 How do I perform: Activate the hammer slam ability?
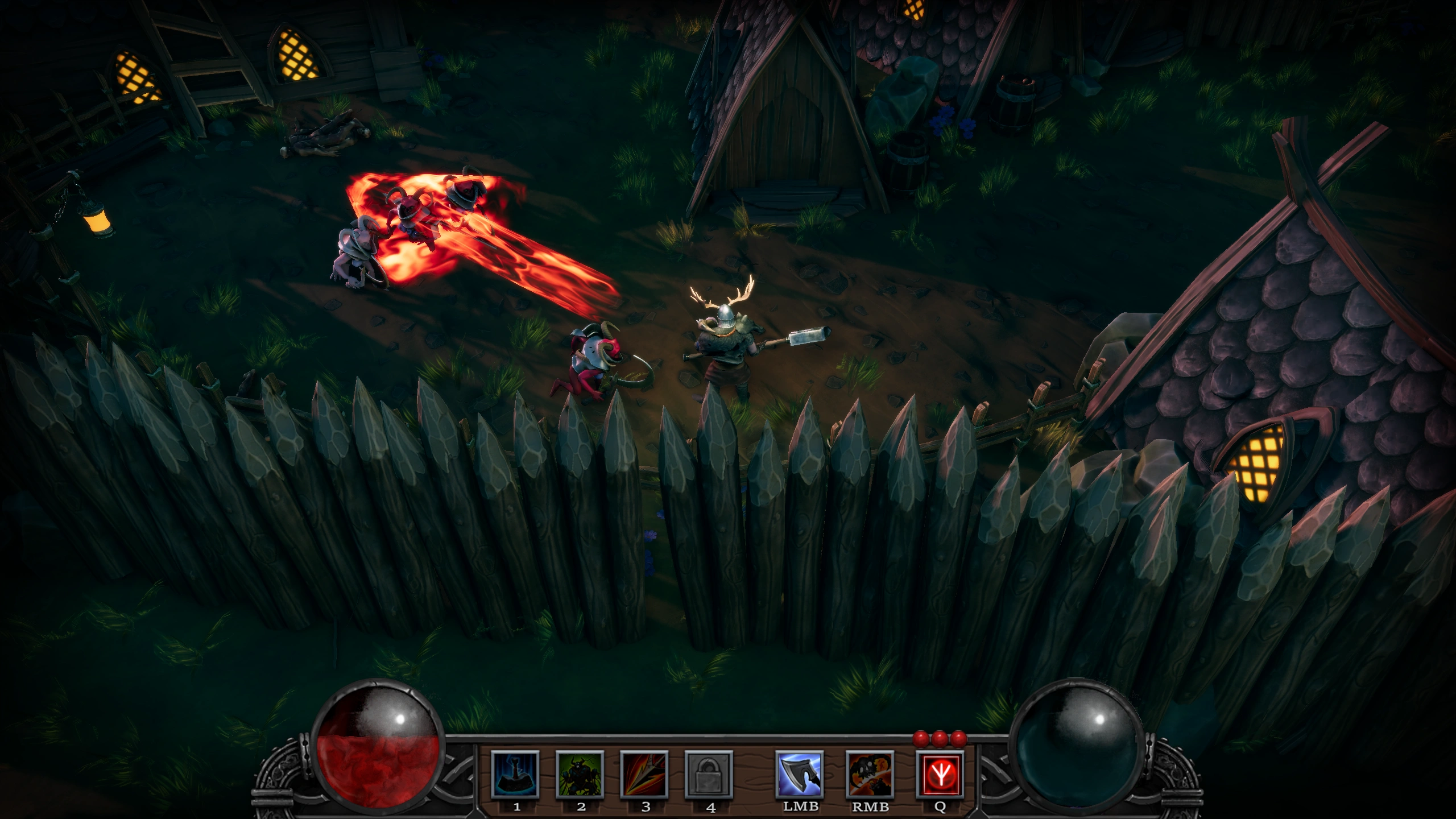click(515, 774)
